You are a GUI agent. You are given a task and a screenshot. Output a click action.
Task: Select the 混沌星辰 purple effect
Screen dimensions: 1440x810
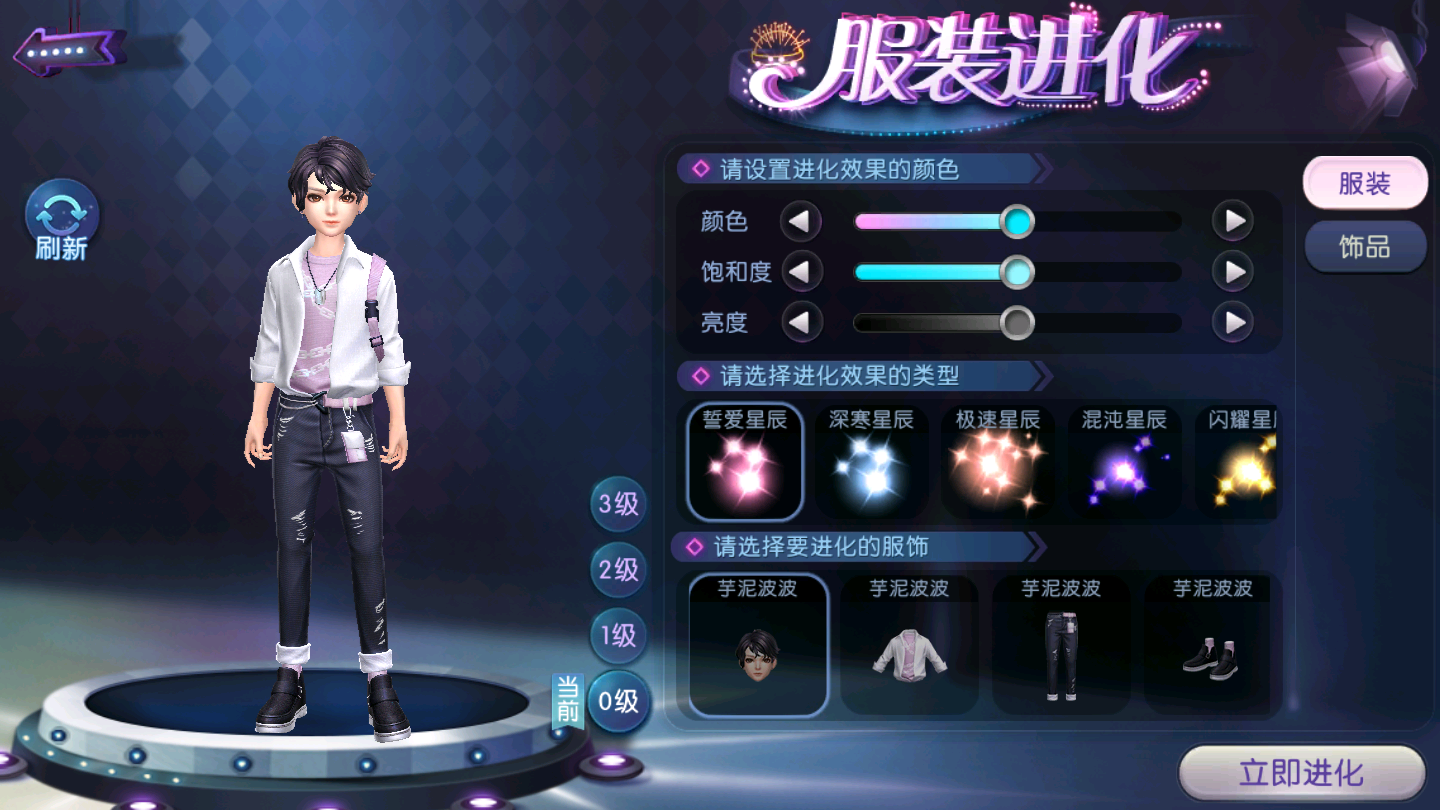point(1124,462)
